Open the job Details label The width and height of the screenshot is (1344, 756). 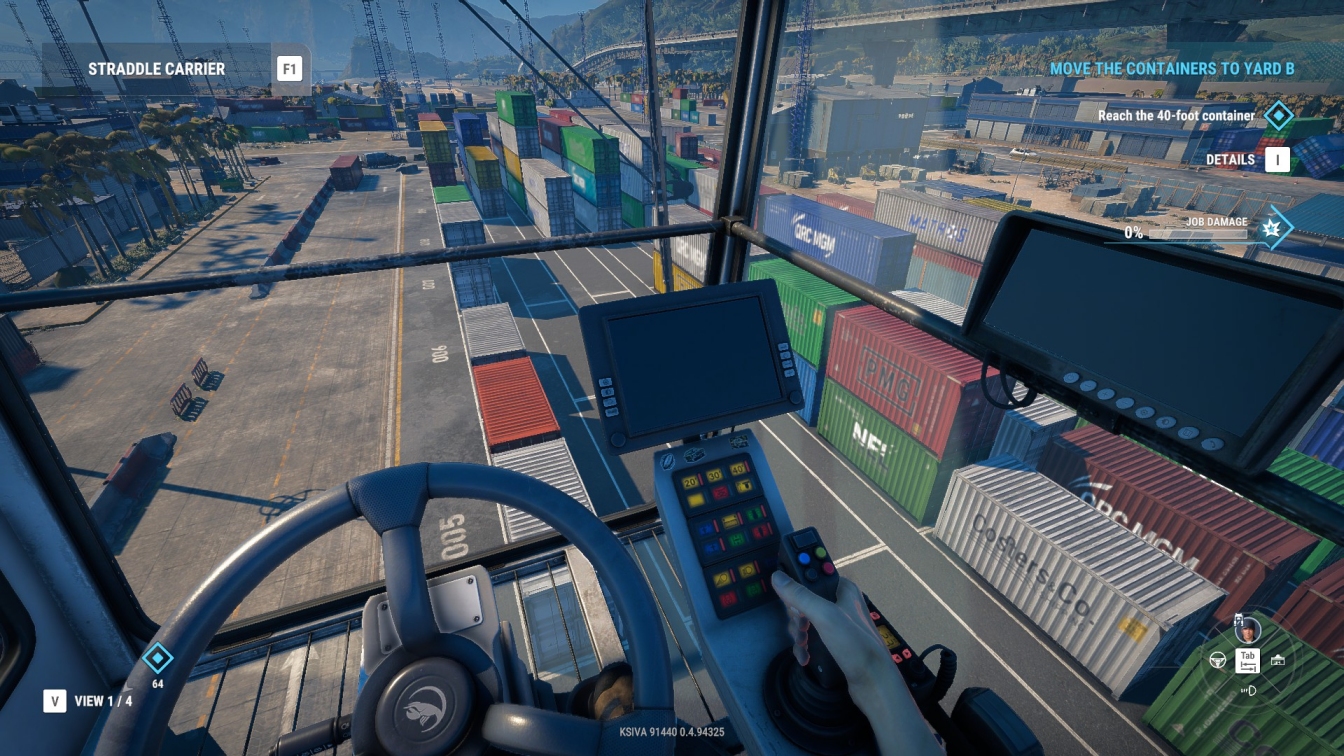(1230, 159)
